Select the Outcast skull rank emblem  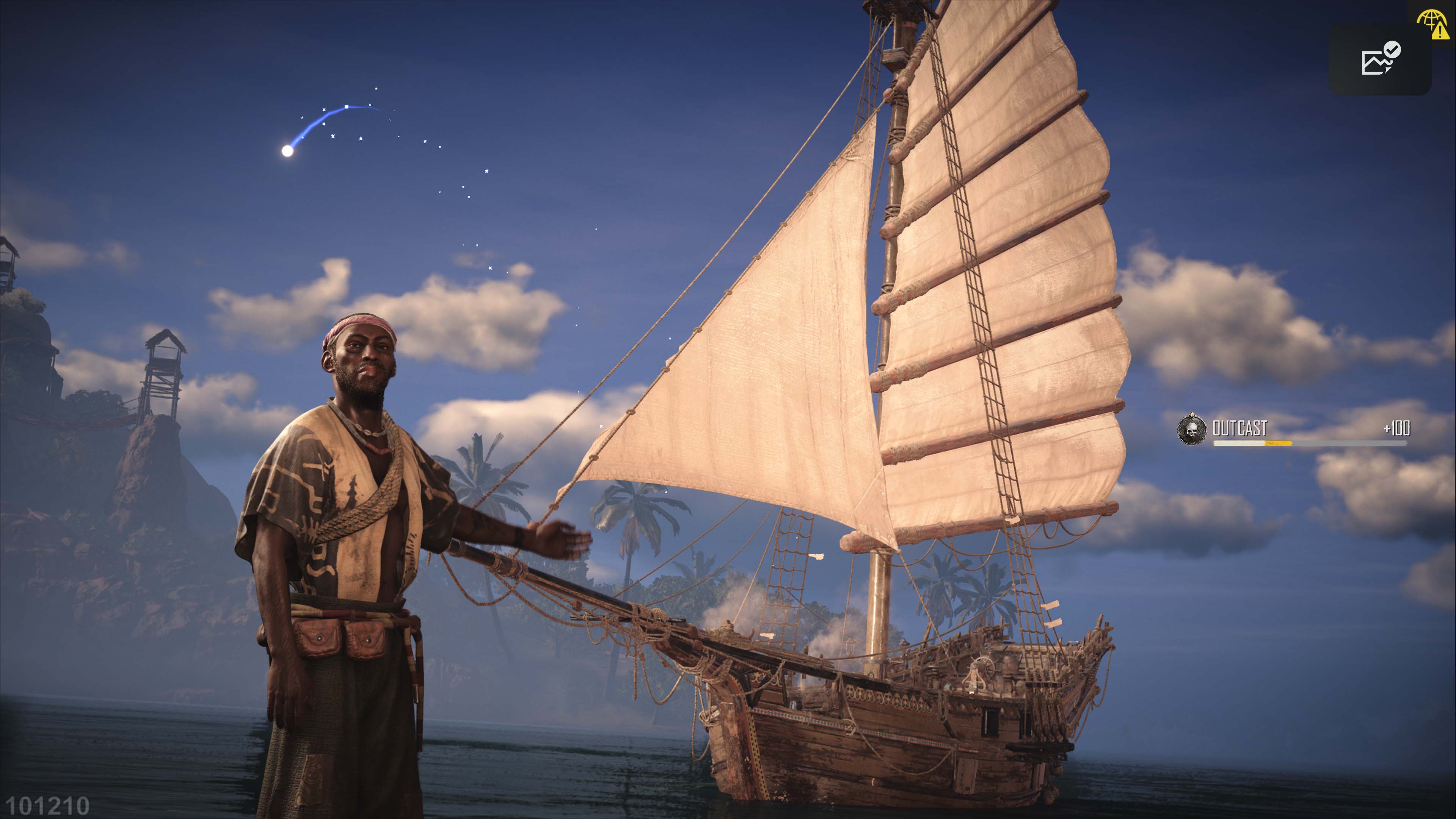[x=1191, y=430]
